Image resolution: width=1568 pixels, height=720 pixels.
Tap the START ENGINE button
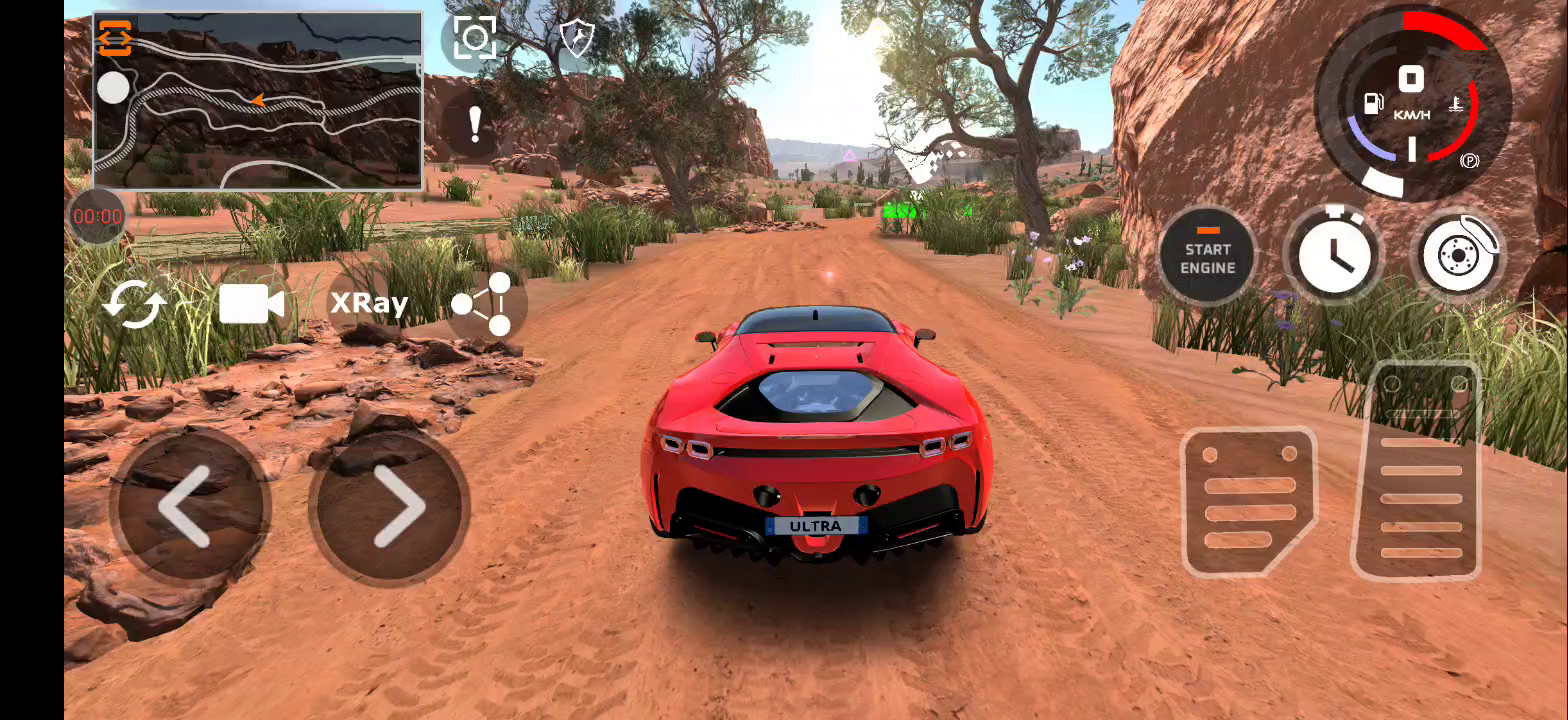coord(1208,257)
